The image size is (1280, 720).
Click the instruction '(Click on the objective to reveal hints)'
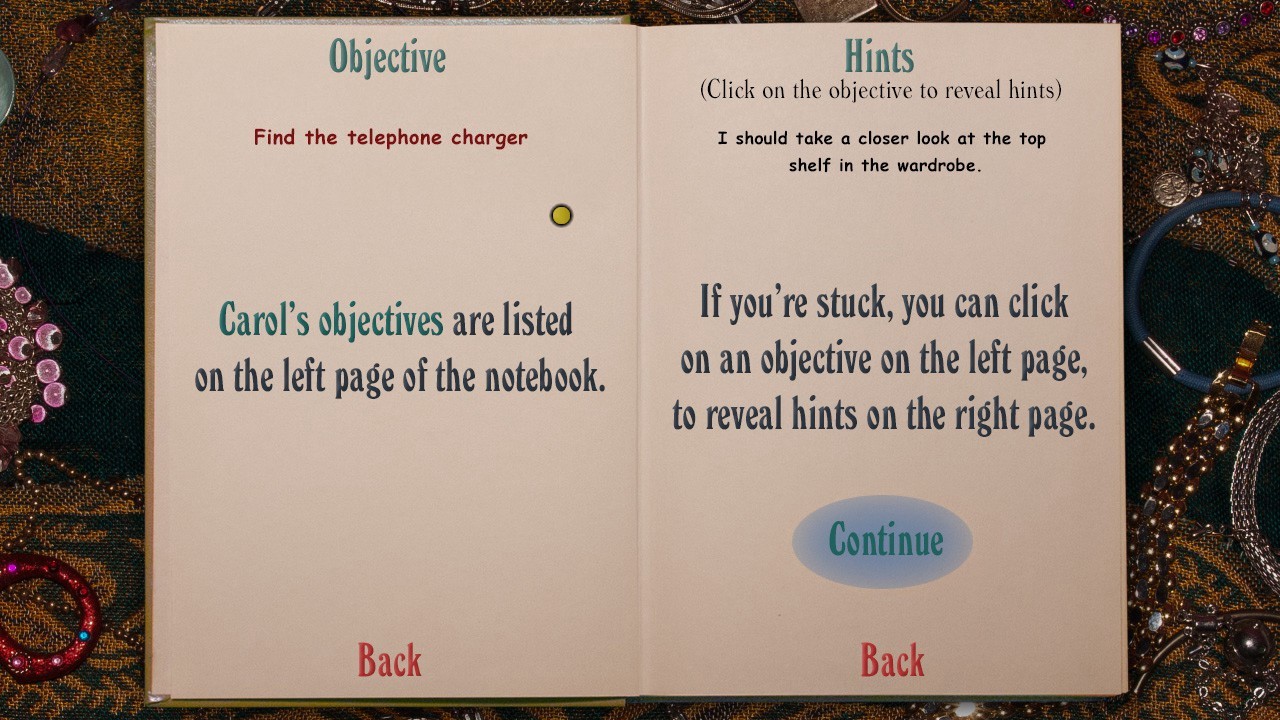point(881,92)
